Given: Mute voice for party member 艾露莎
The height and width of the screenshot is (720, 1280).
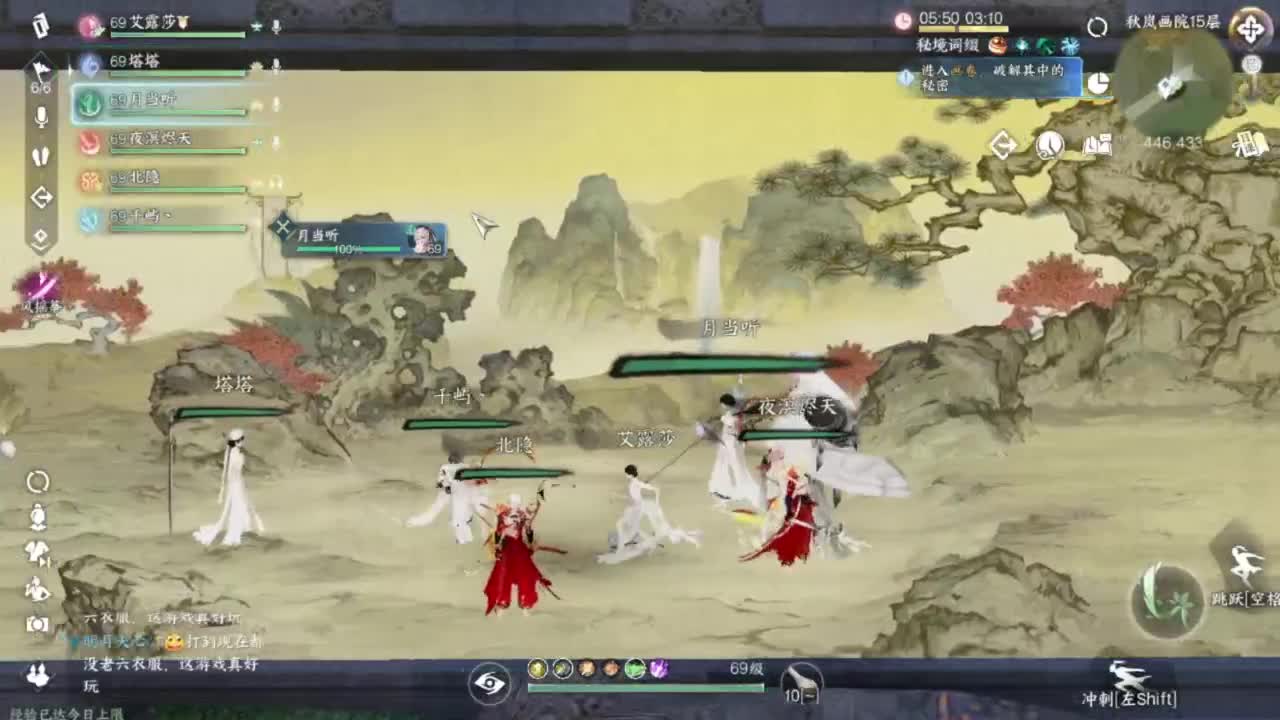Looking at the screenshot, I should coord(276,26).
